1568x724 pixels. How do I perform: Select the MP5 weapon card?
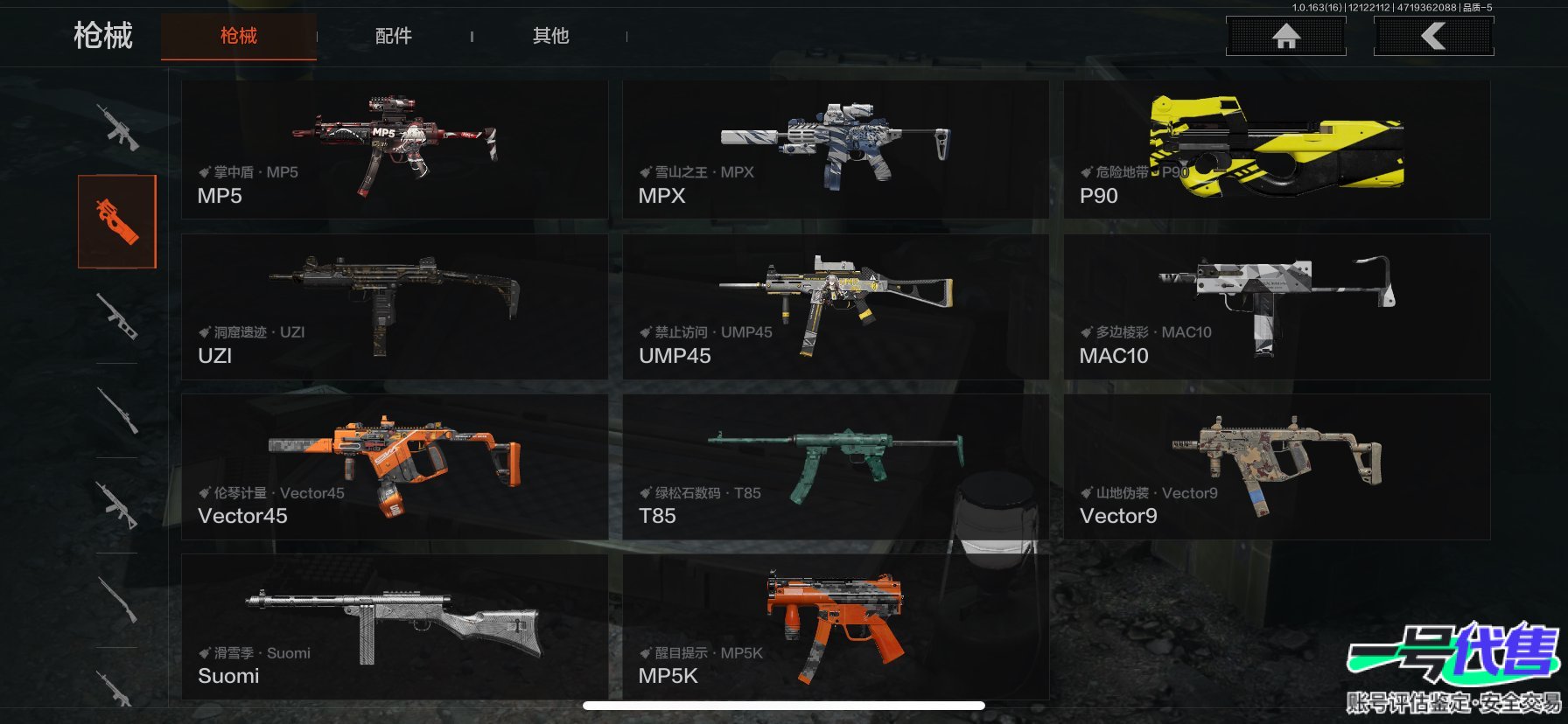coord(395,150)
